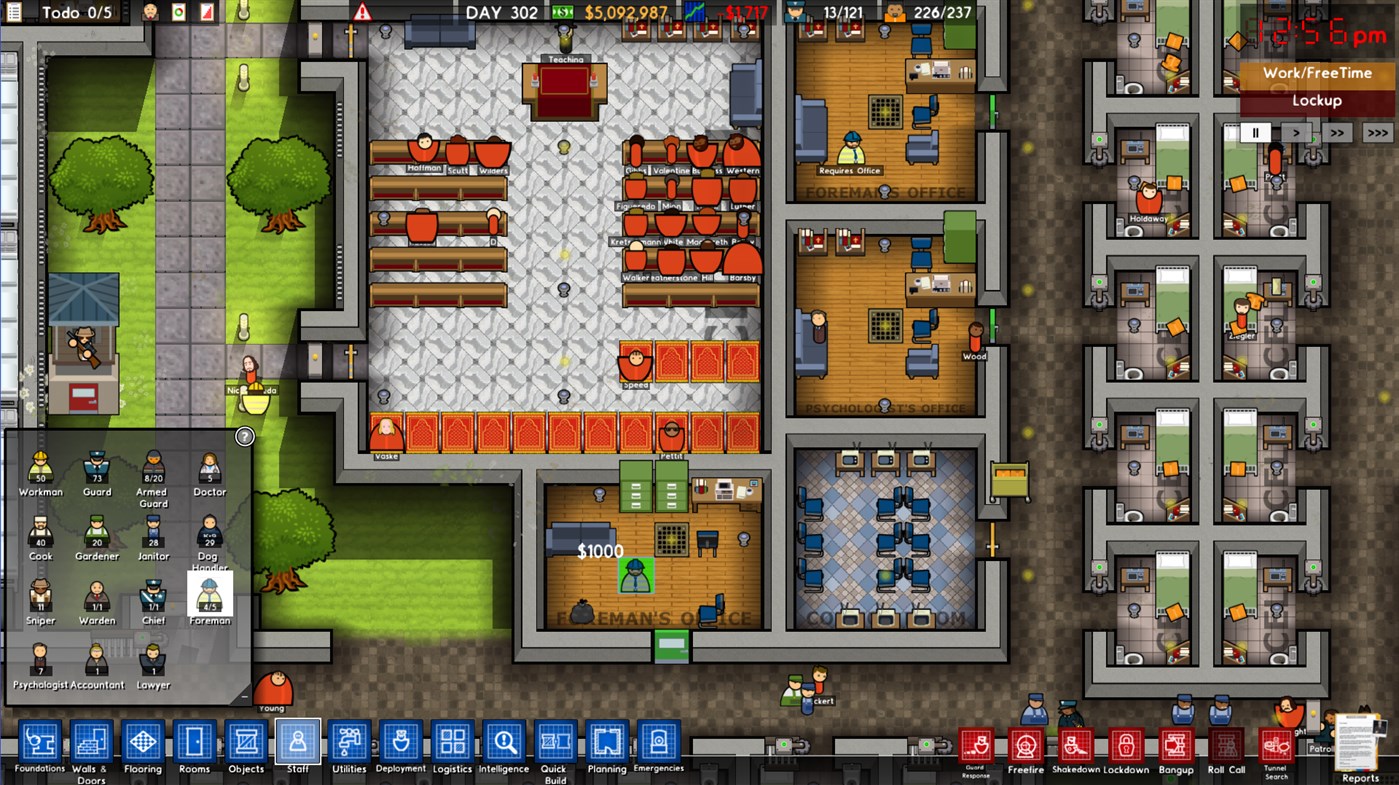Viewport: 1399px width, 785px height.
Task: Activate prison Lockdown
Action: pos(1125,743)
